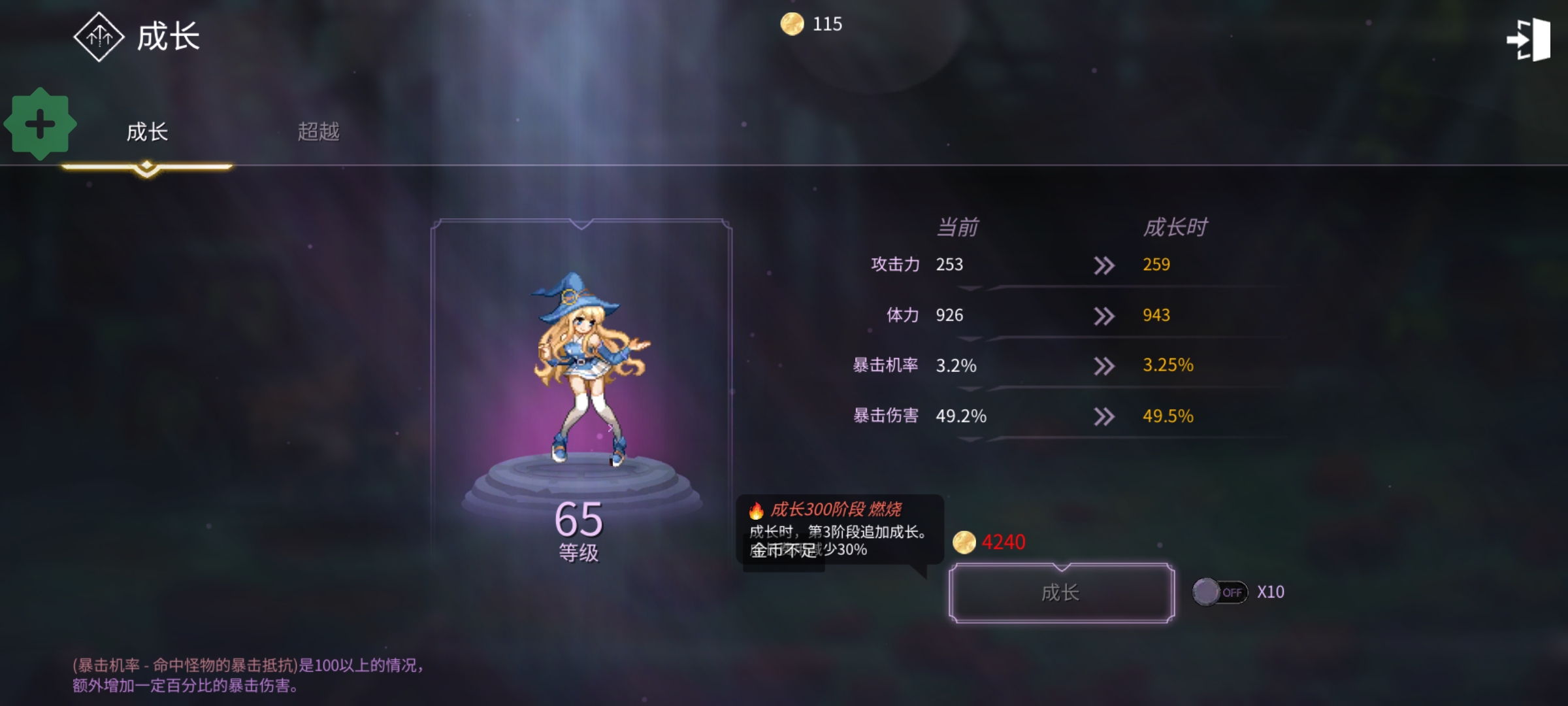Click the coin icon beside the 4240 cost
Viewport: 1568px width, 706px height.
point(964,541)
